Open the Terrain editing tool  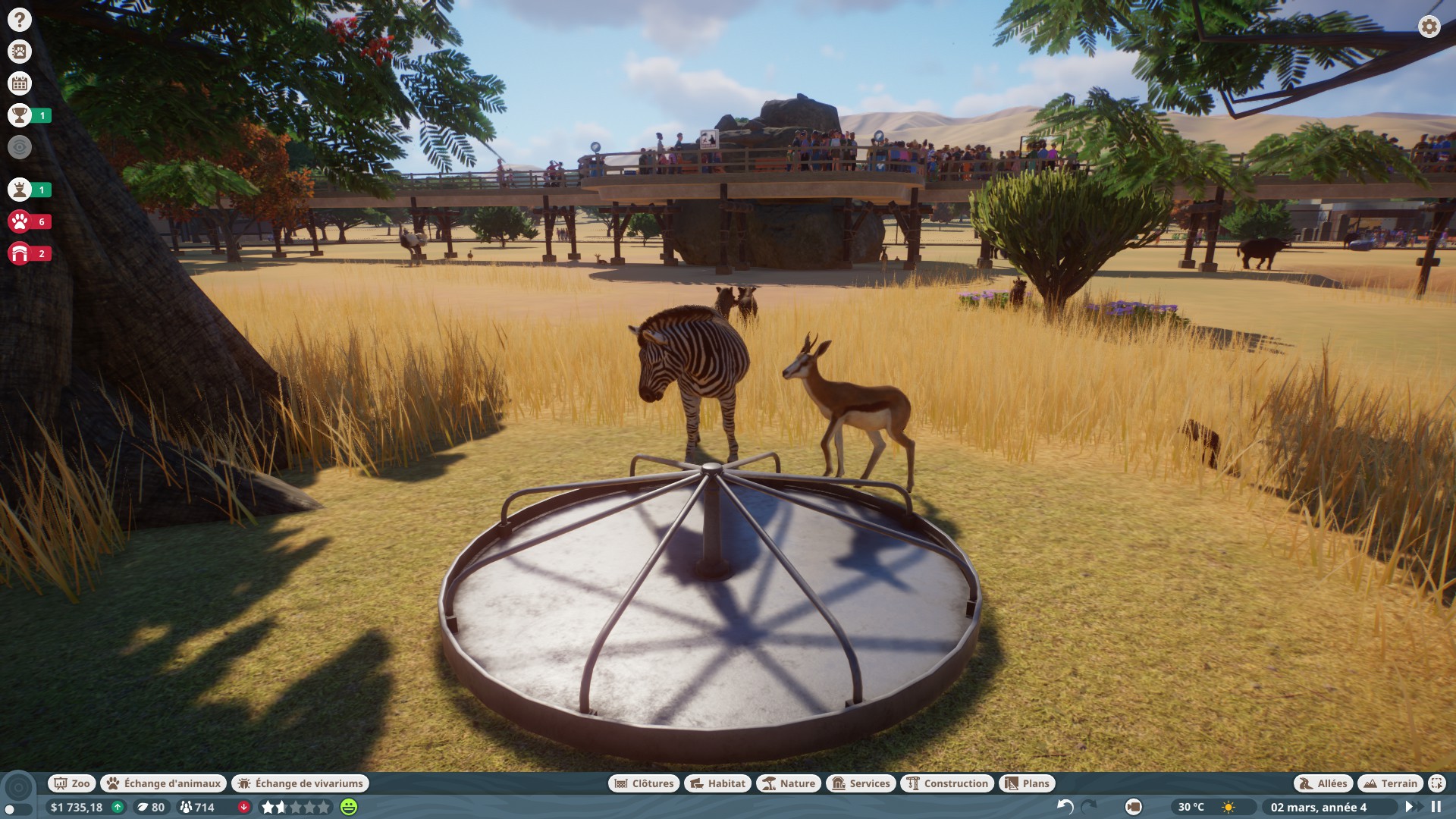tap(1390, 783)
